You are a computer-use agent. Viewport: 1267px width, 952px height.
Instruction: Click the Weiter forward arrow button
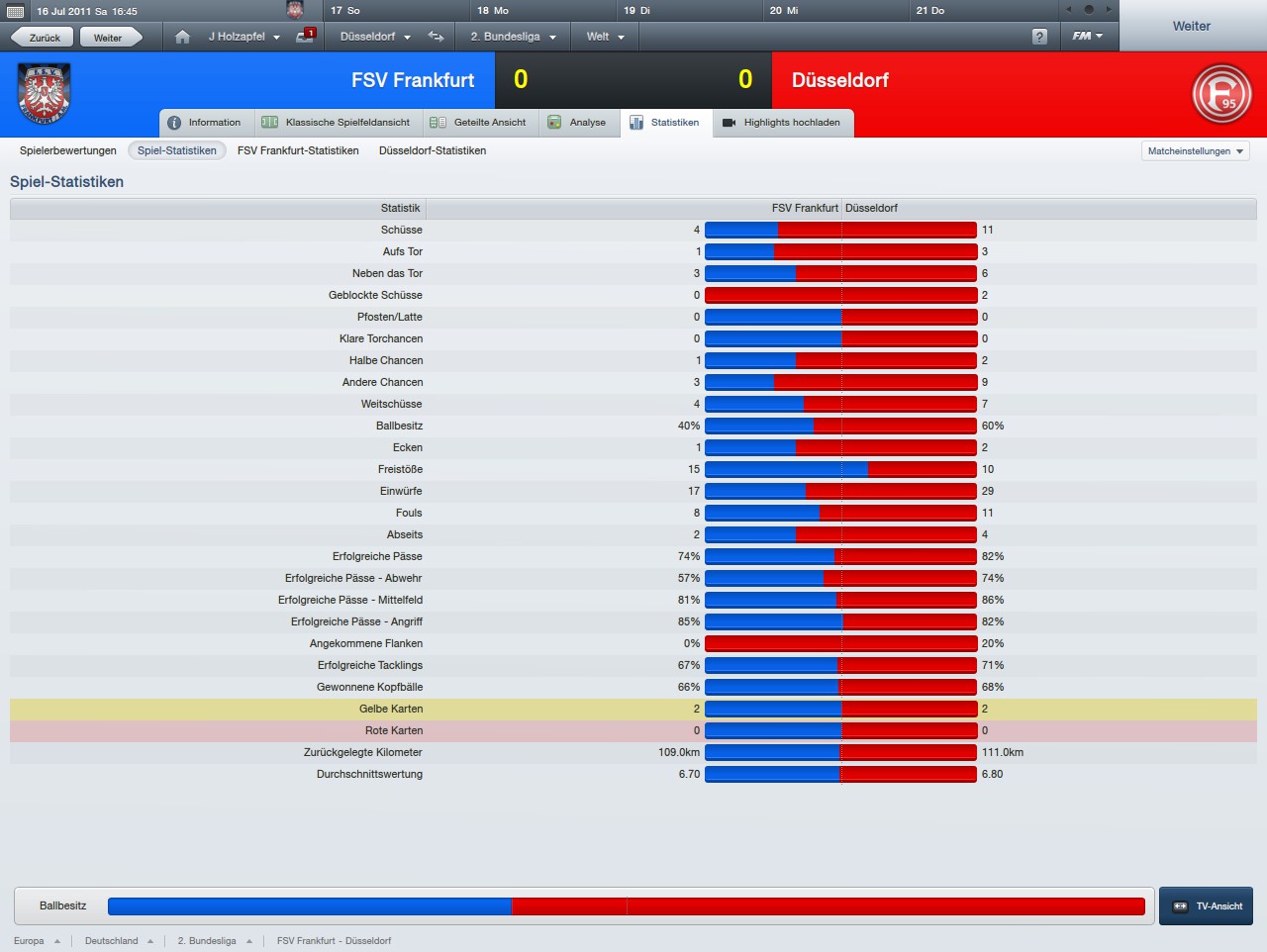(109, 38)
